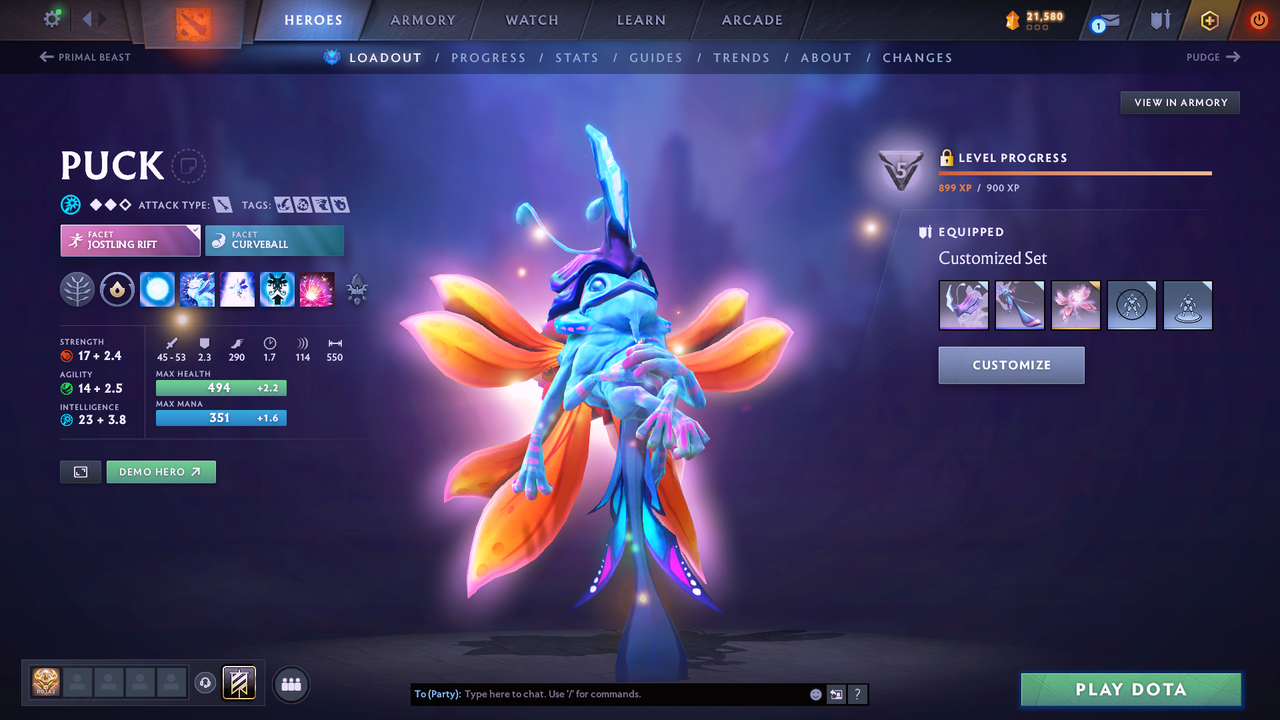
Task: Open the Illusory Orb ability icon
Action: (x=157, y=289)
